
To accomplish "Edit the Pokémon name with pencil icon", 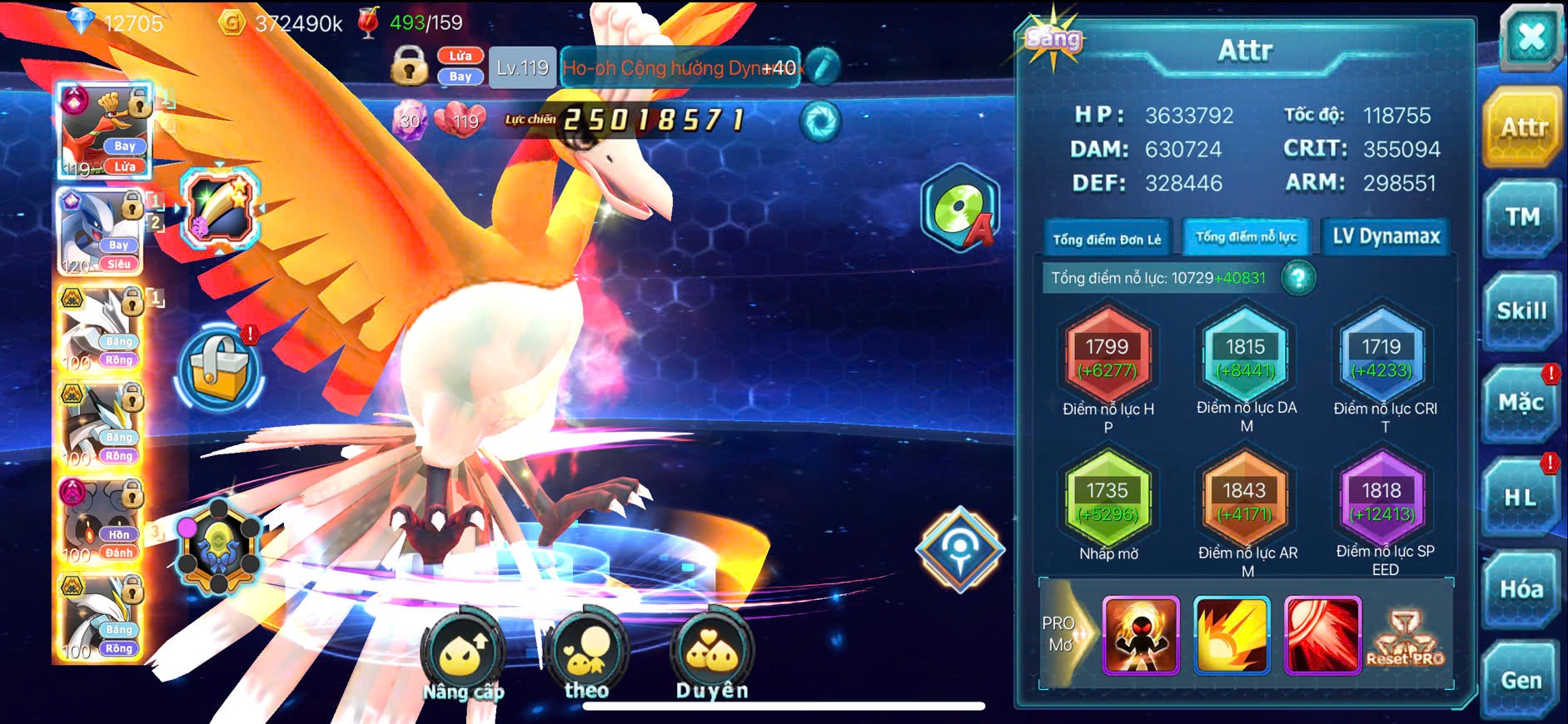I will (x=823, y=67).
